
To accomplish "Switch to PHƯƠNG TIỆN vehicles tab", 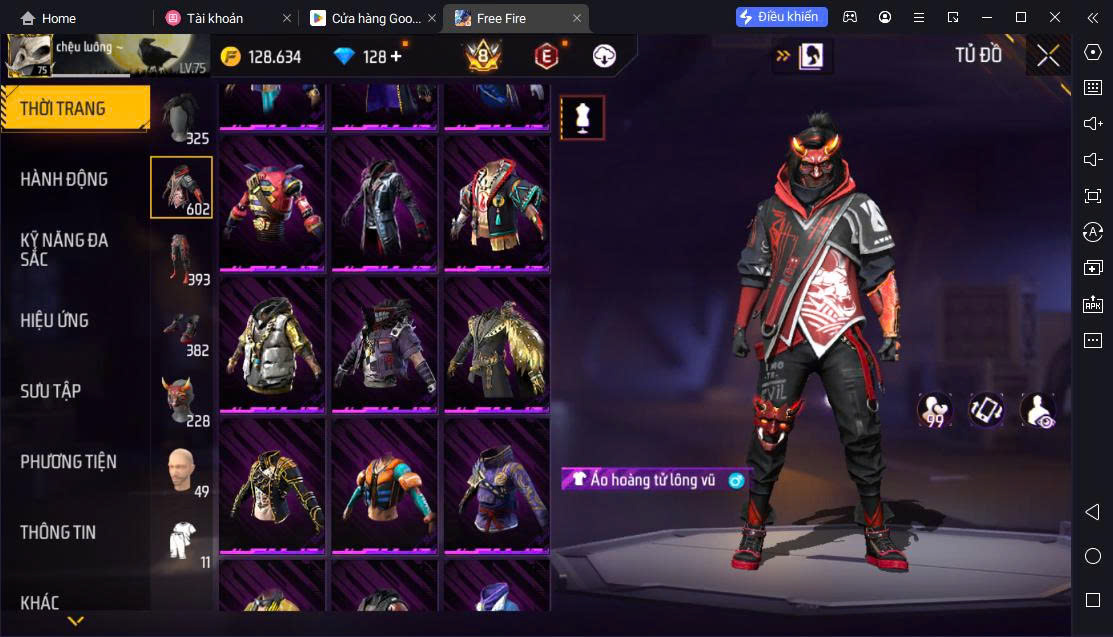I will coord(68,461).
